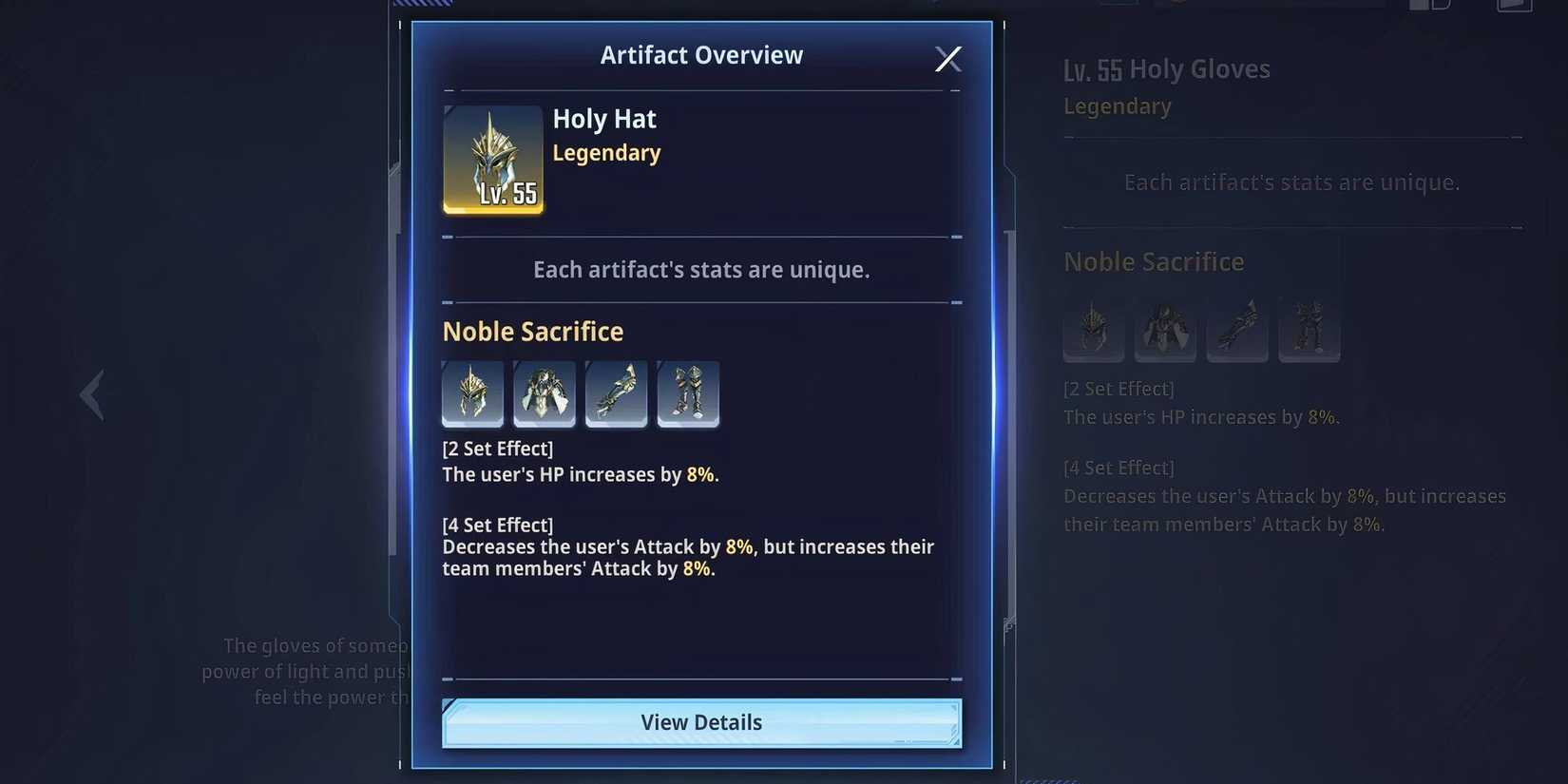Image resolution: width=1568 pixels, height=784 pixels.
Task: Click the Lv. 55 Holy Gloves title
Action: click(1167, 68)
